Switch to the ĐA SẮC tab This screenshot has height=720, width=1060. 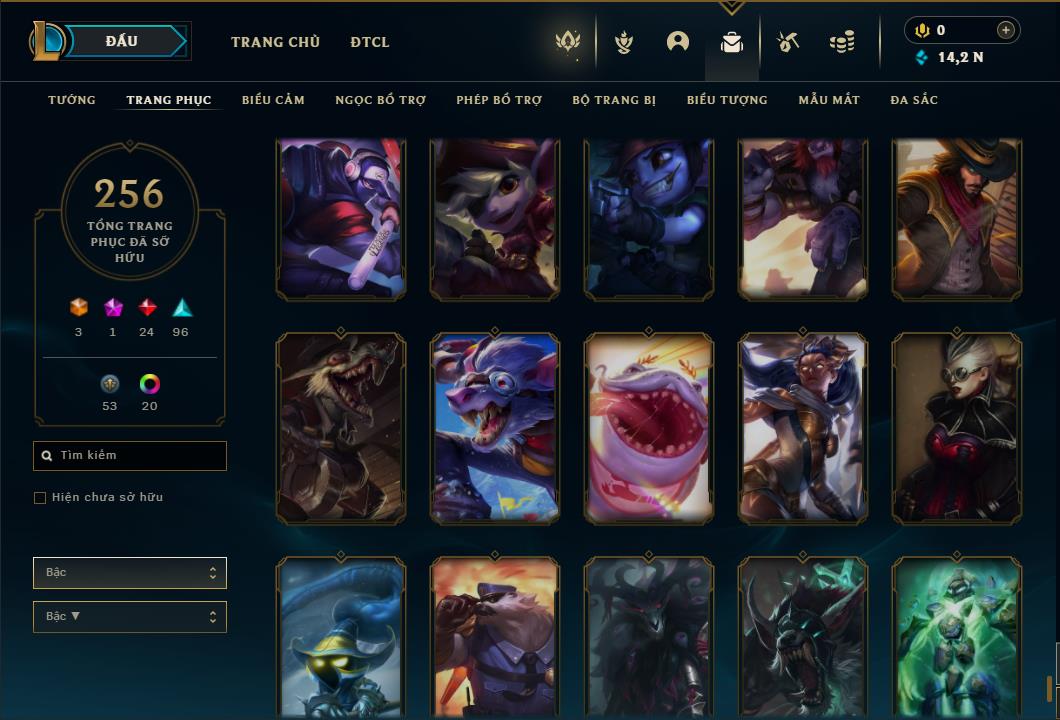pyautogui.click(x=914, y=100)
